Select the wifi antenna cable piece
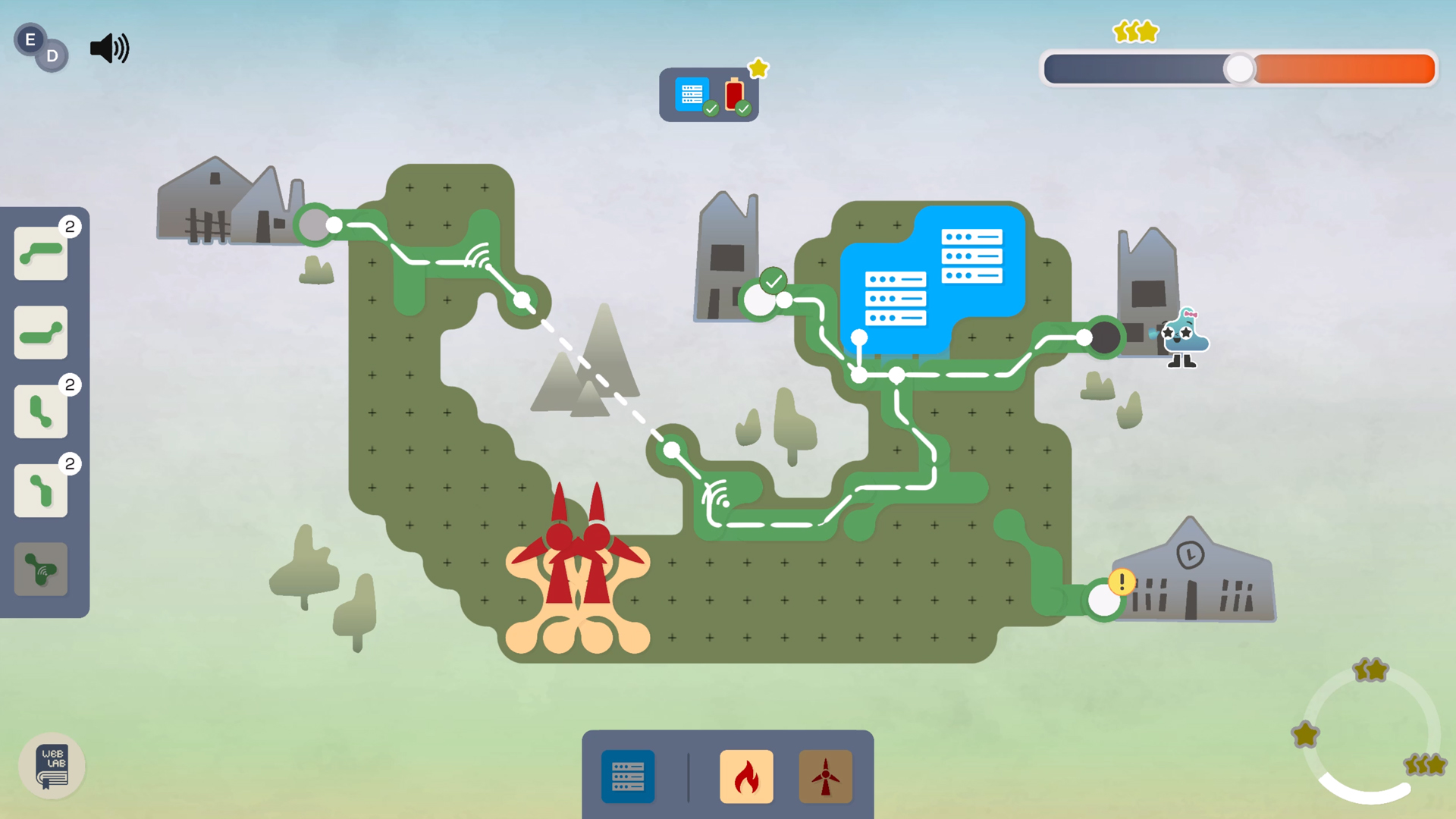Viewport: 1456px width, 819px height. pos(41,569)
